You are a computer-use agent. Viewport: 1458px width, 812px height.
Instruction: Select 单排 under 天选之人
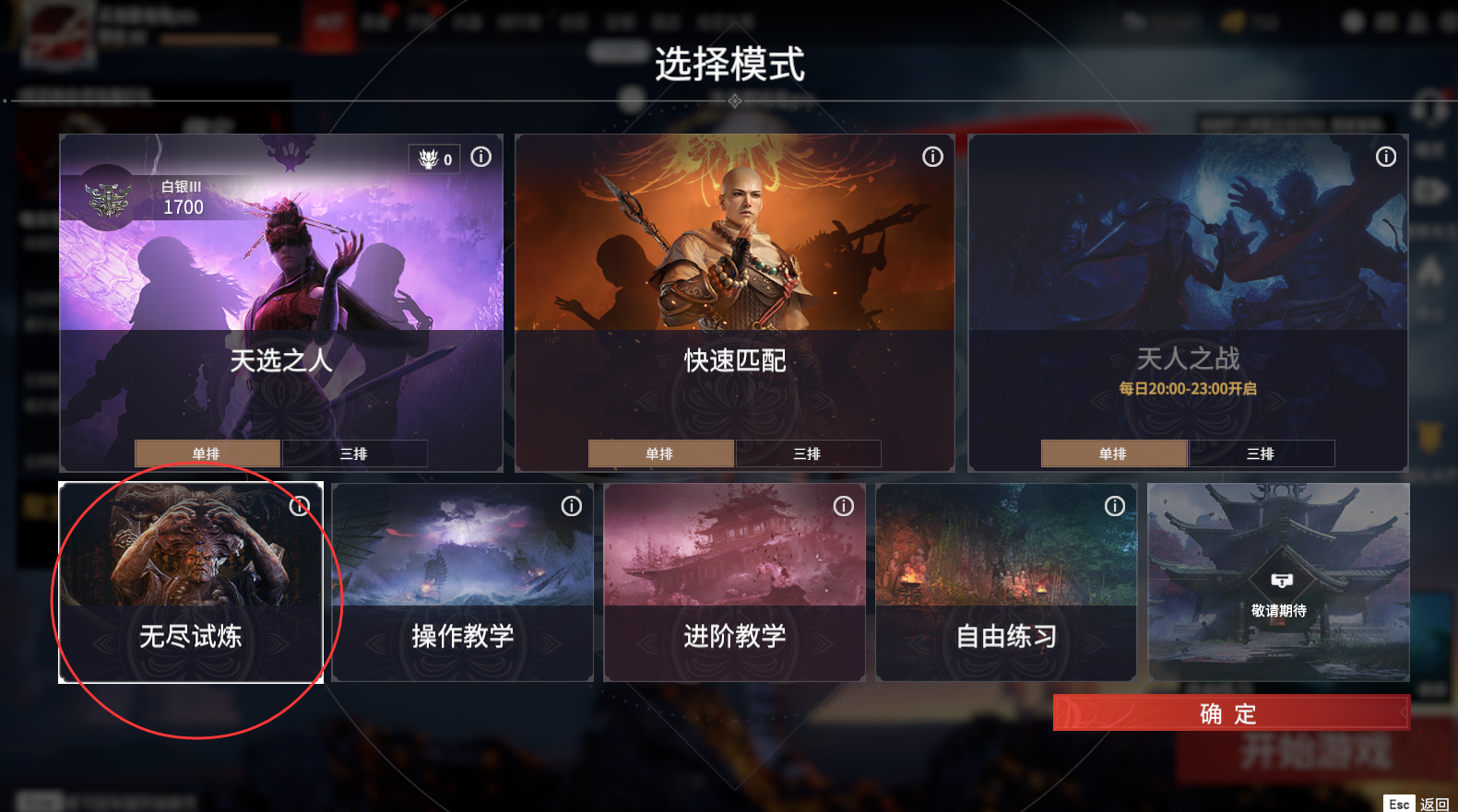tap(207, 453)
